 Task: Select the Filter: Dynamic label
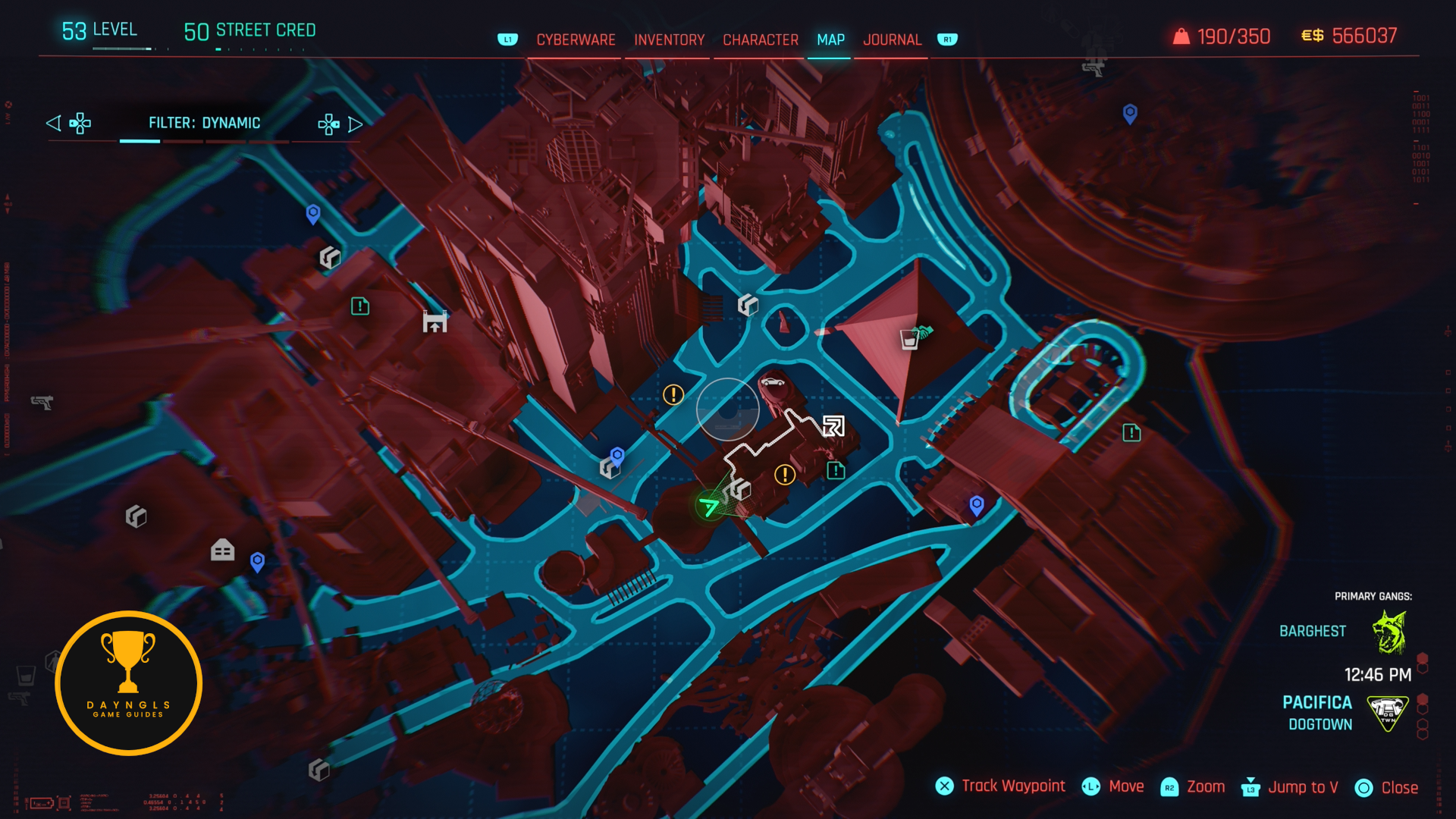point(204,123)
